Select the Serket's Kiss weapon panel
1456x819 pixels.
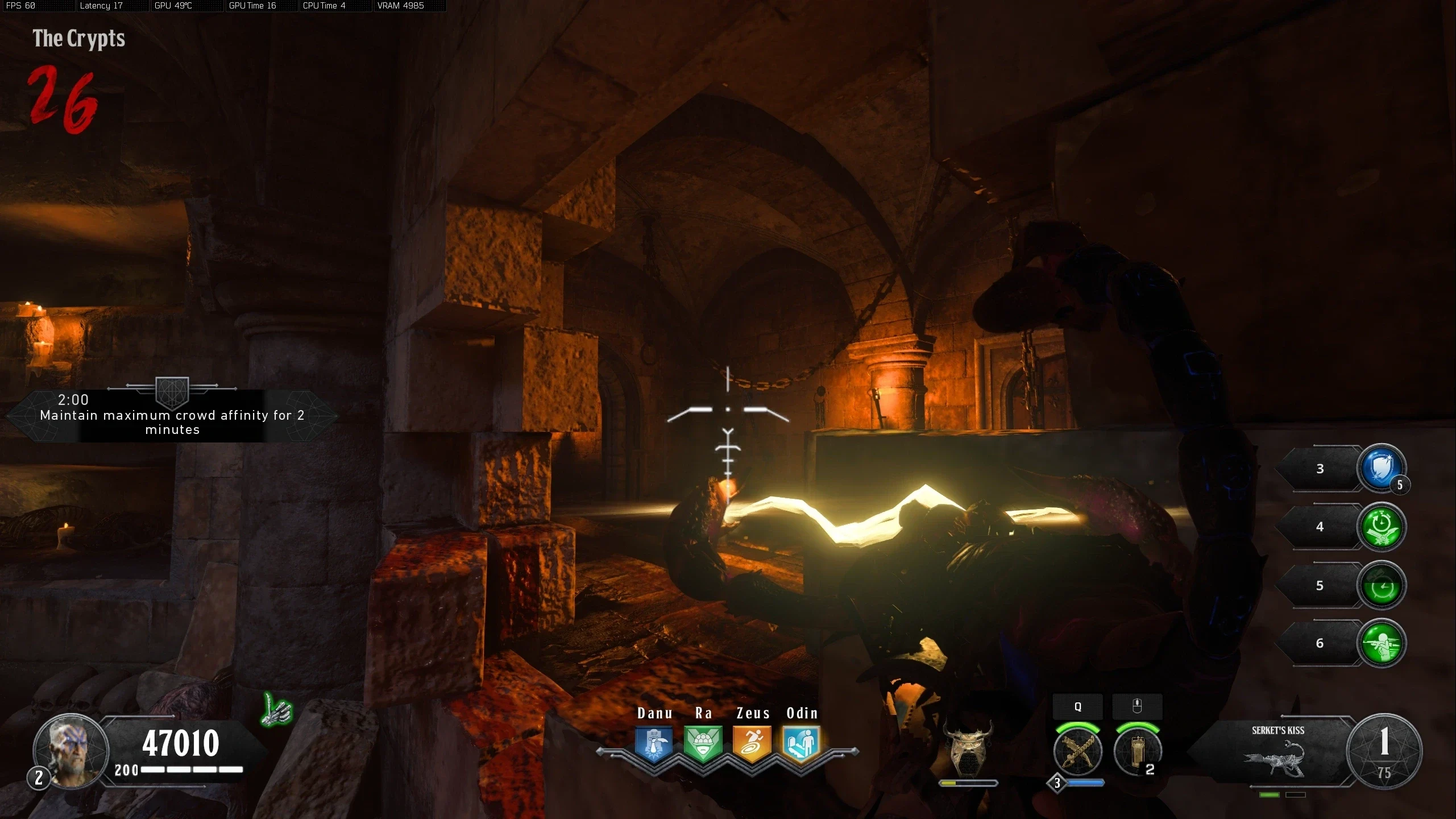(1276, 752)
